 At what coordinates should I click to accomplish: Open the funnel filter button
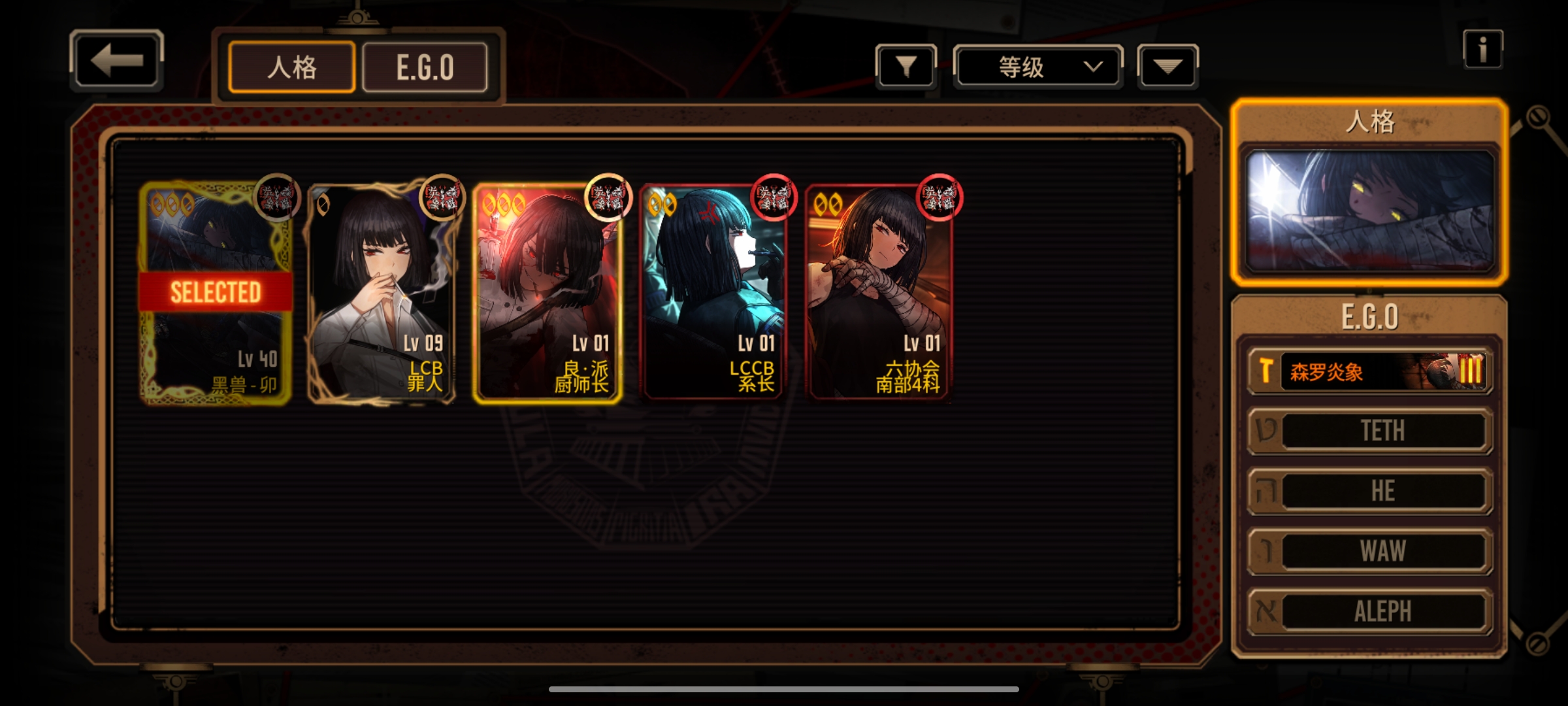(x=906, y=66)
